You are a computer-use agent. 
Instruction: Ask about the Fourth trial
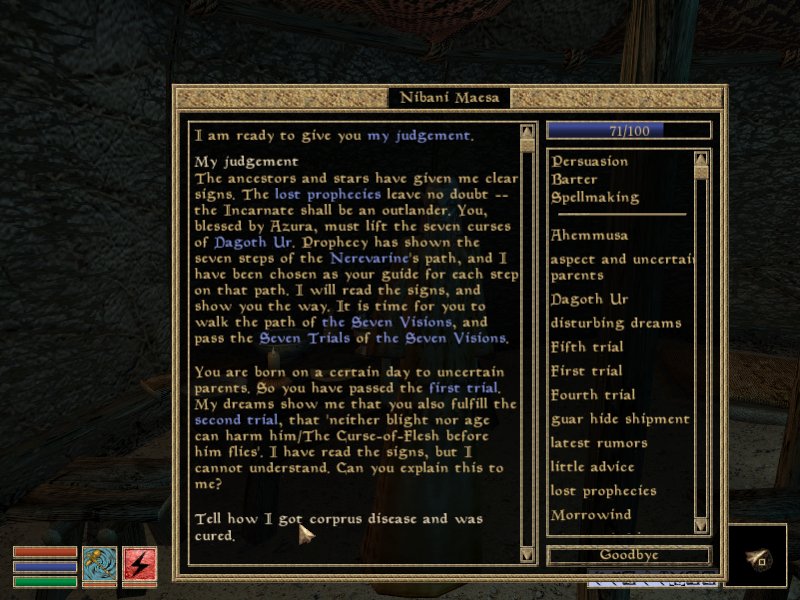(592, 395)
